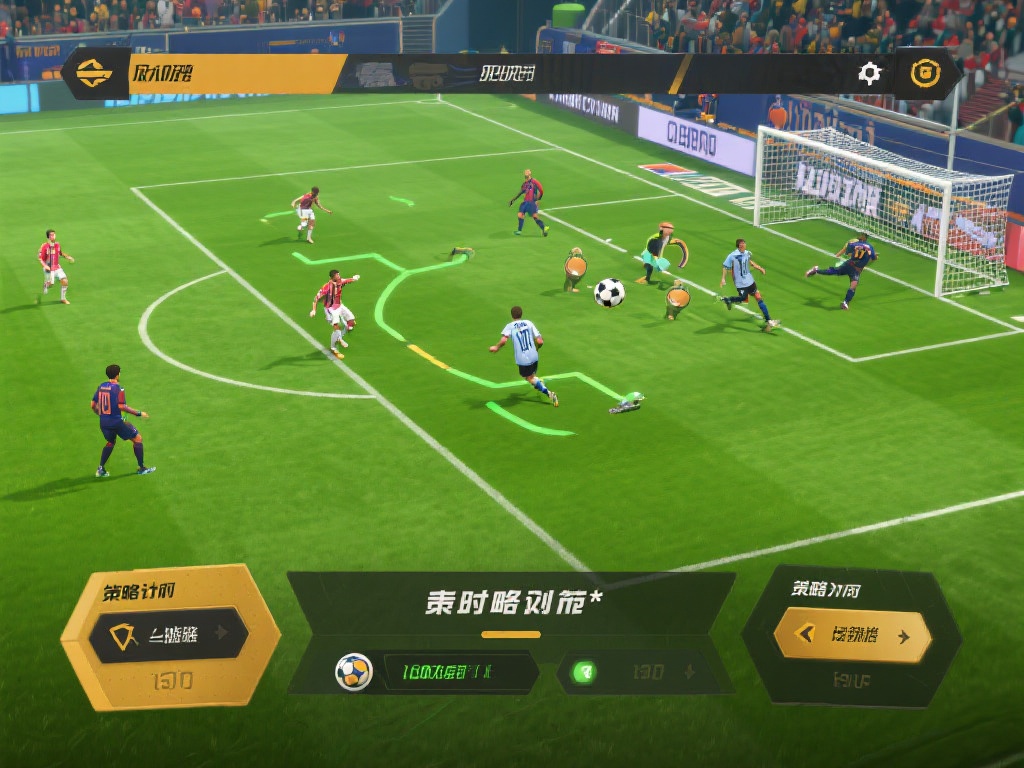Click the right arrow on the gold selector
The height and width of the screenshot is (768, 1024).
pyautogui.click(x=904, y=636)
